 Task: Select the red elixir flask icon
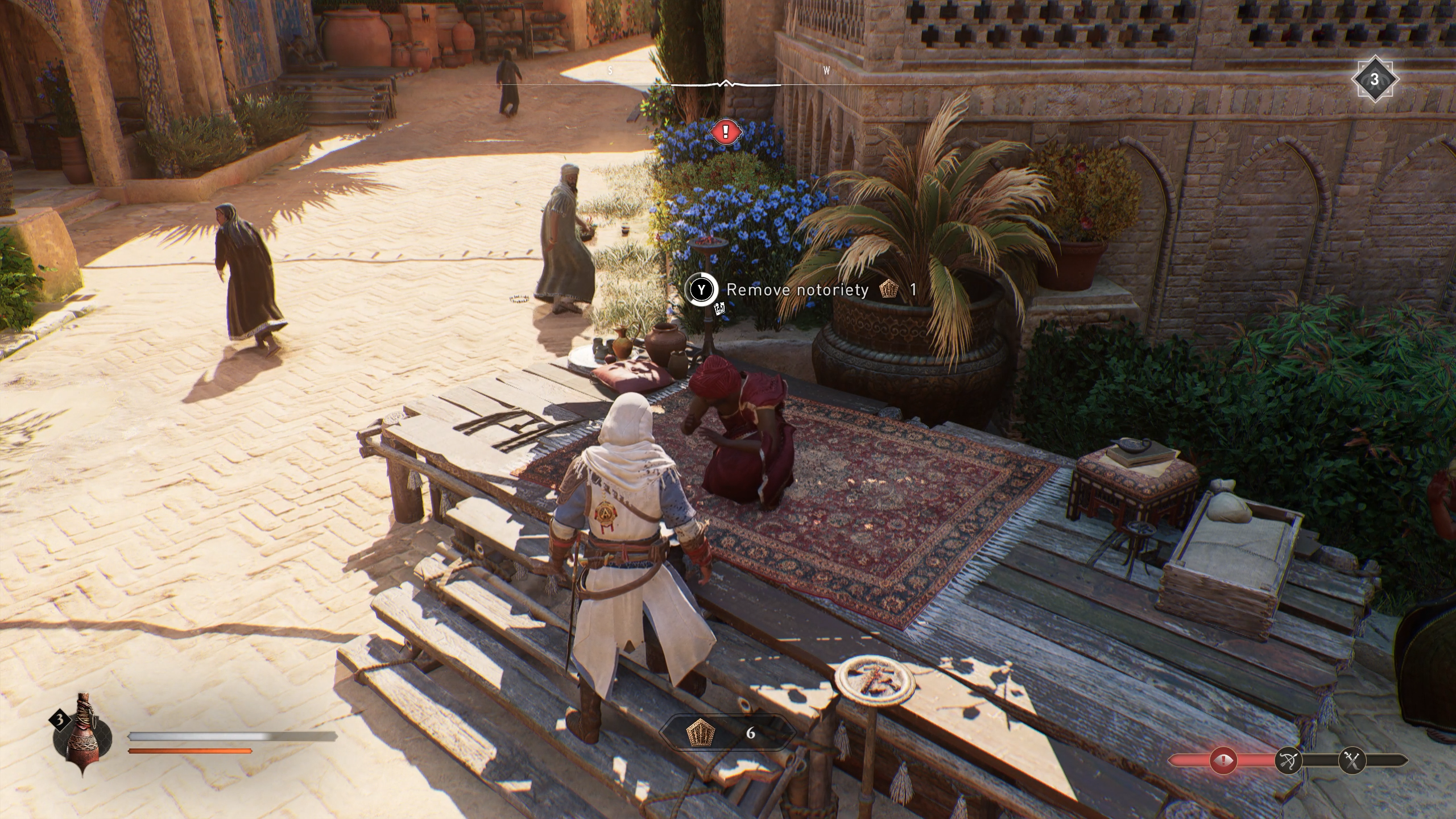83,735
